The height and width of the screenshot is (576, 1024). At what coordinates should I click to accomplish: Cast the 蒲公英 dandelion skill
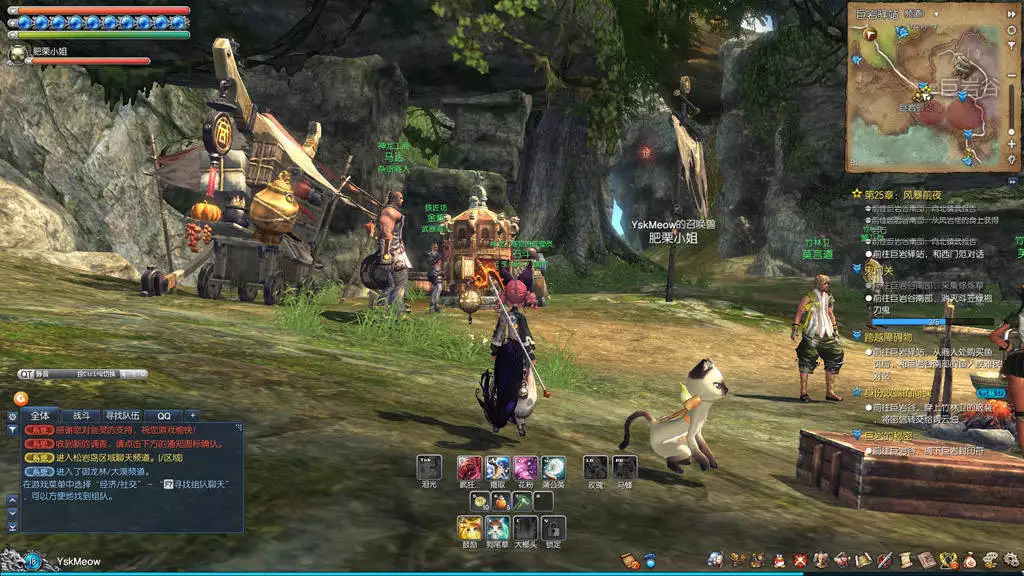click(x=554, y=467)
